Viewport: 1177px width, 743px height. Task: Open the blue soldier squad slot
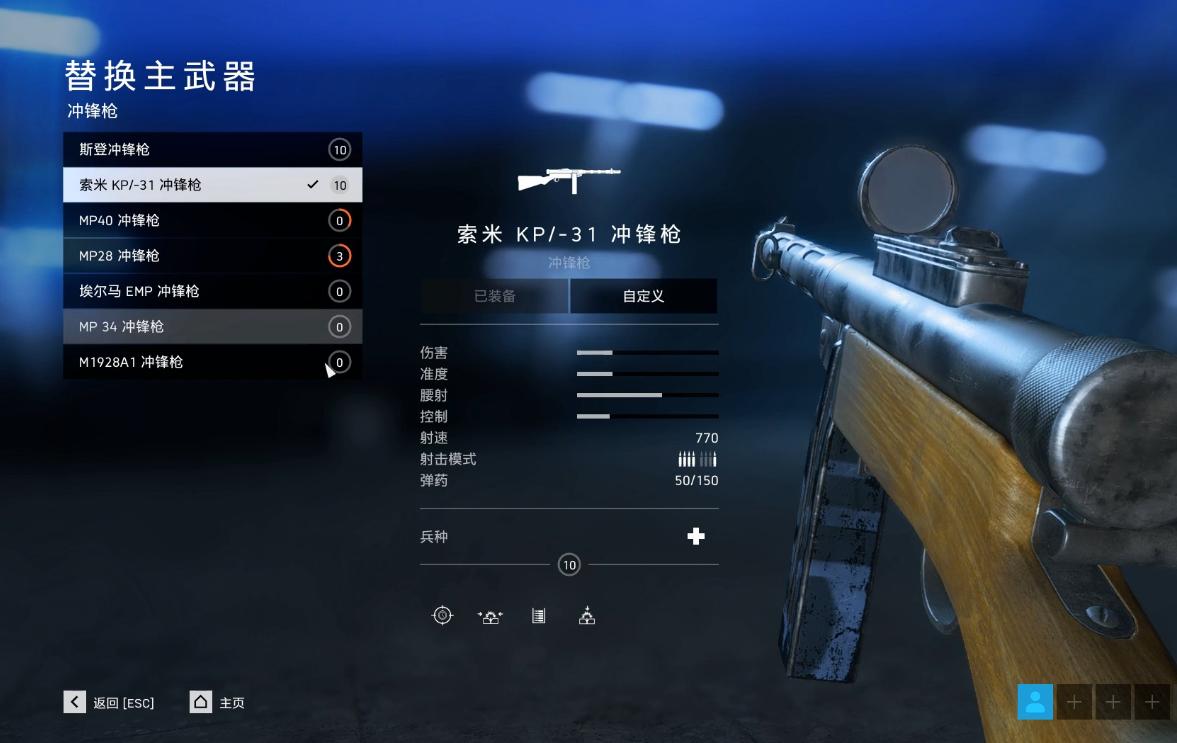[1035, 701]
